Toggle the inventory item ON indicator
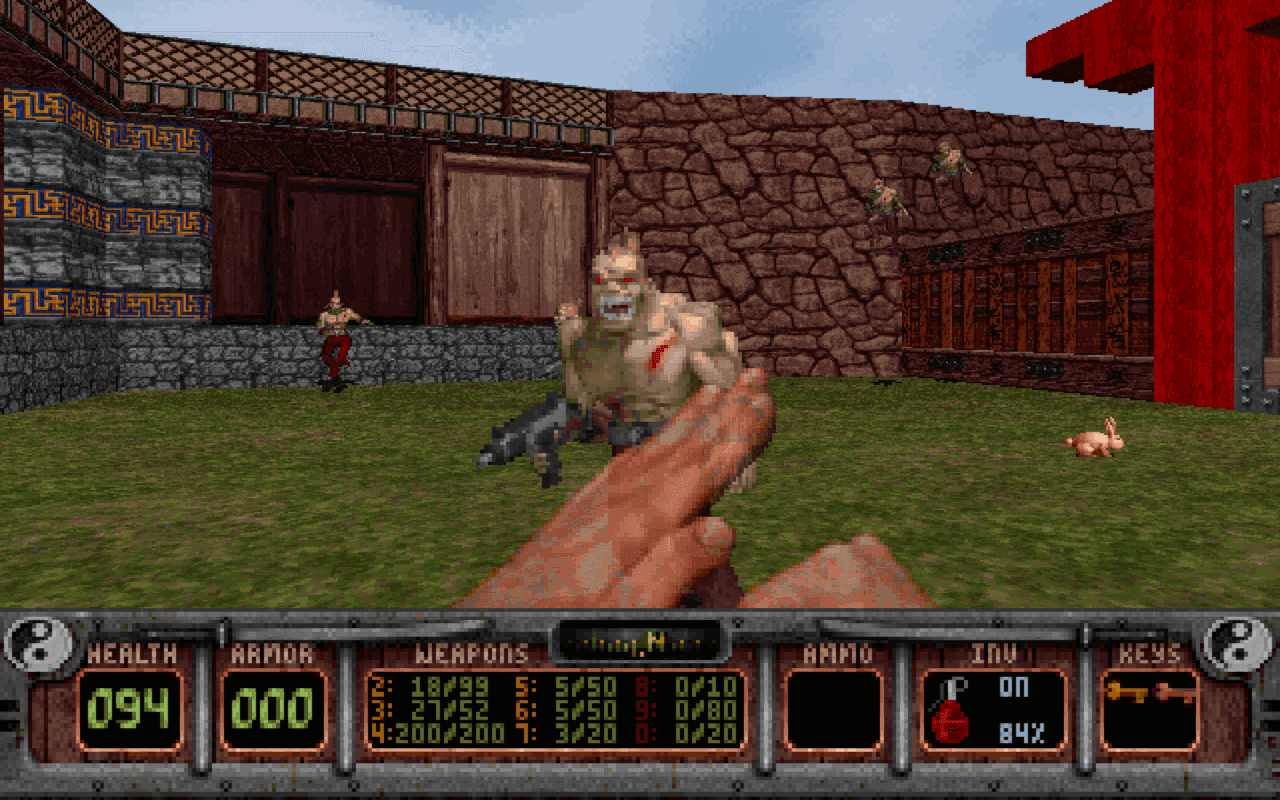1280x800 pixels. coord(1014,688)
